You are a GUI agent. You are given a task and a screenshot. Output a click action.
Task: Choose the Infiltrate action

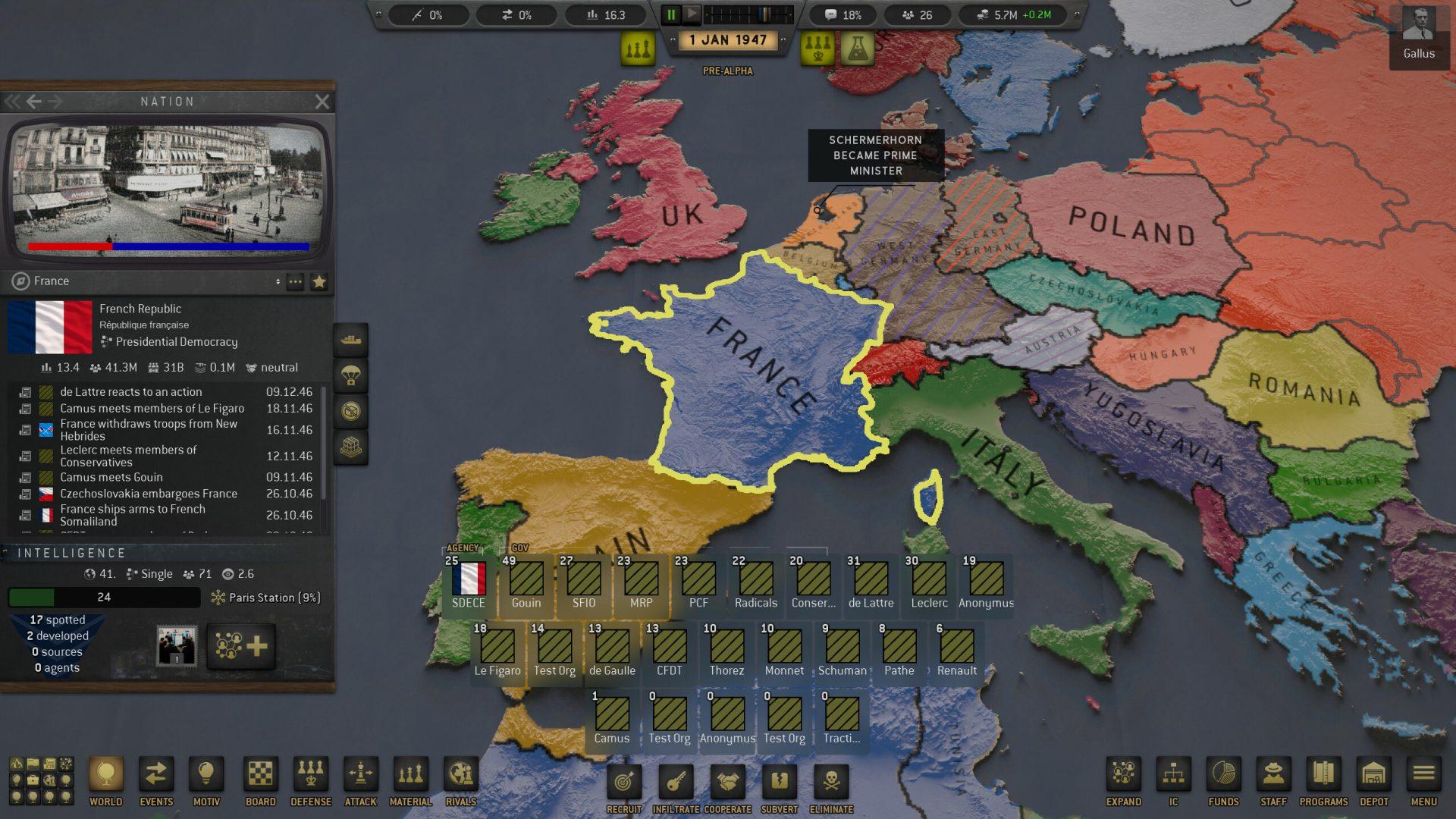(x=676, y=787)
